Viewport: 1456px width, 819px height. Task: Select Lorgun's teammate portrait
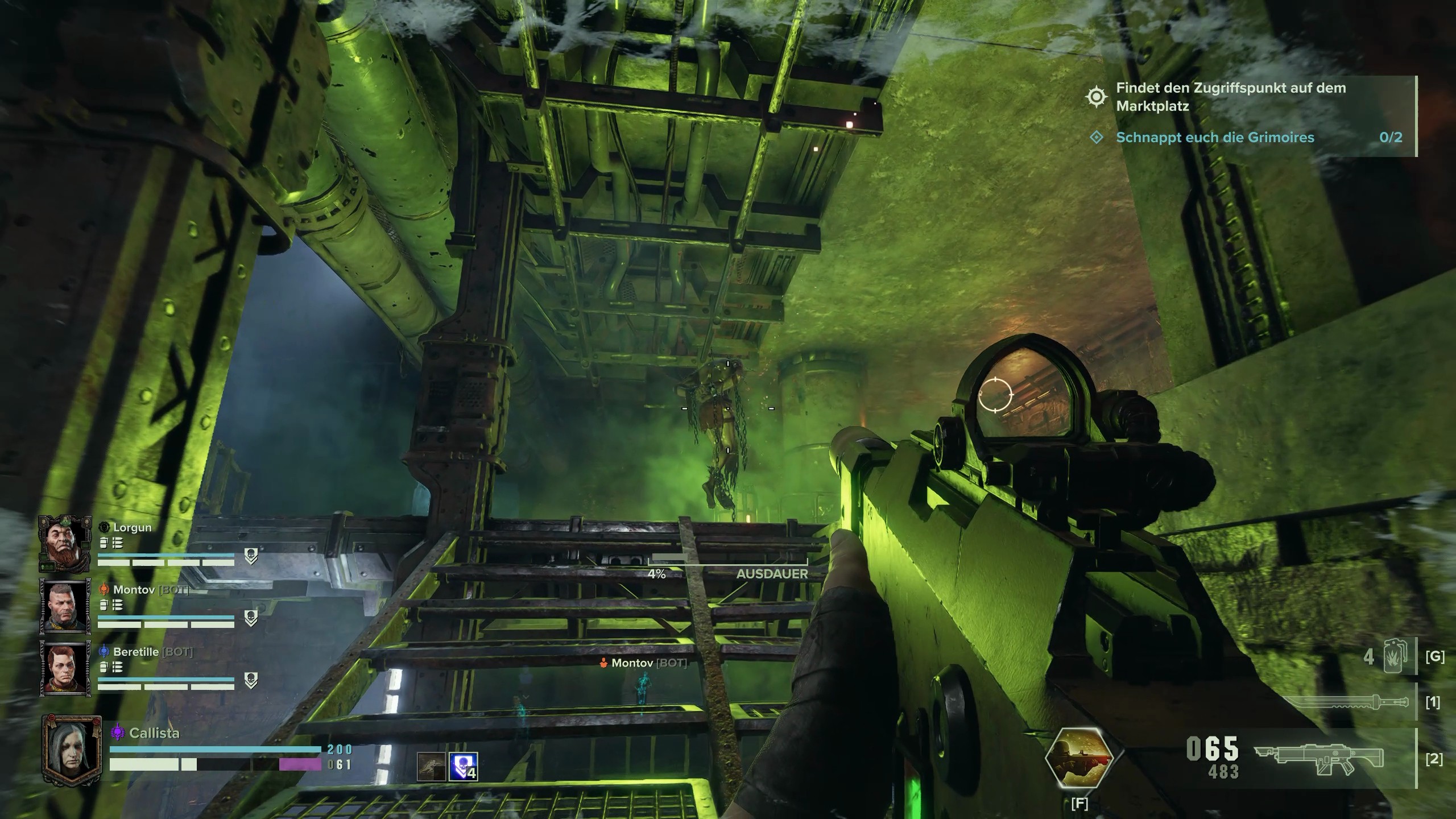(x=64, y=543)
